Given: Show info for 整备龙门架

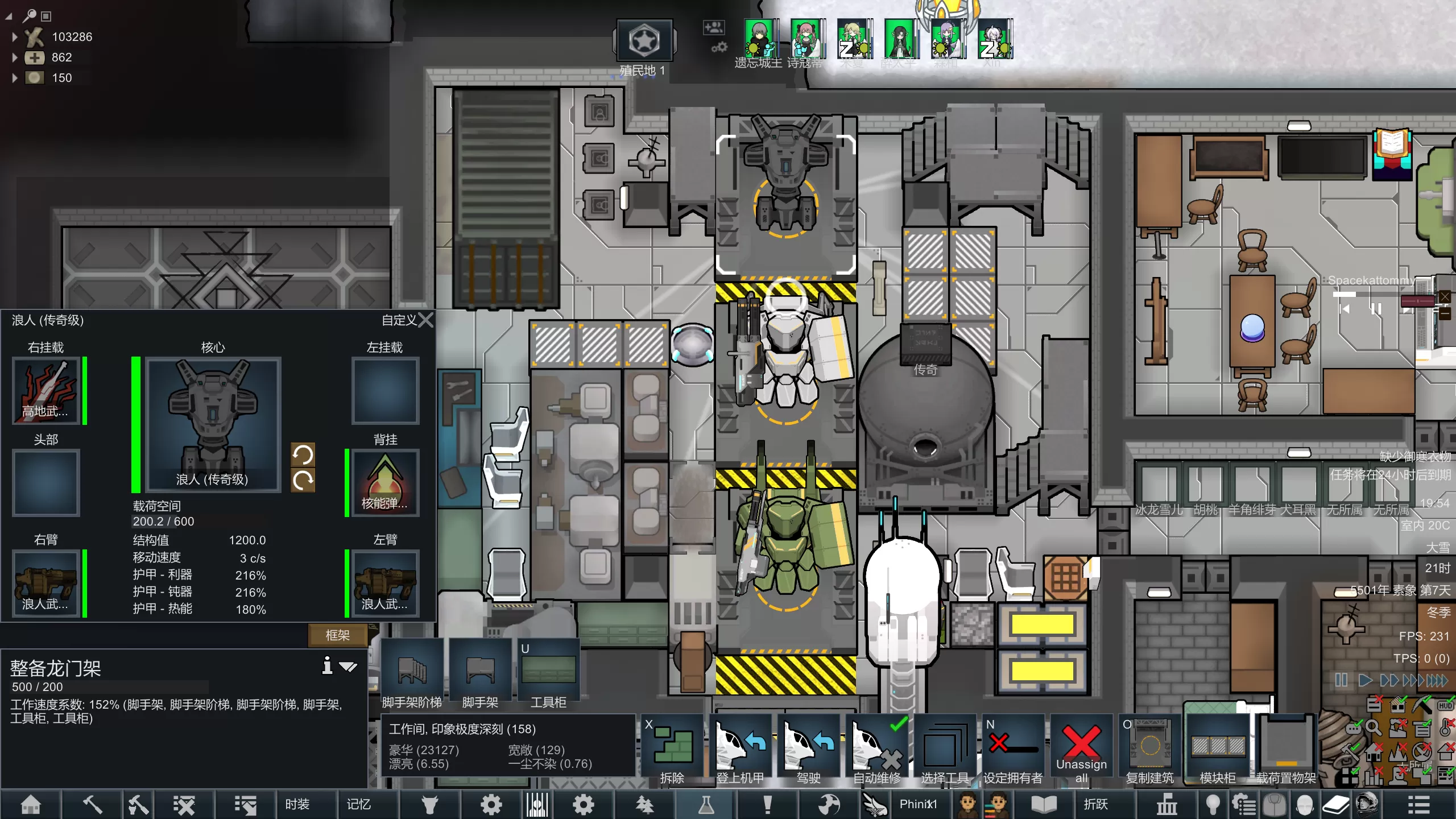Looking at the screenshot, I should (x=327, y=665).
